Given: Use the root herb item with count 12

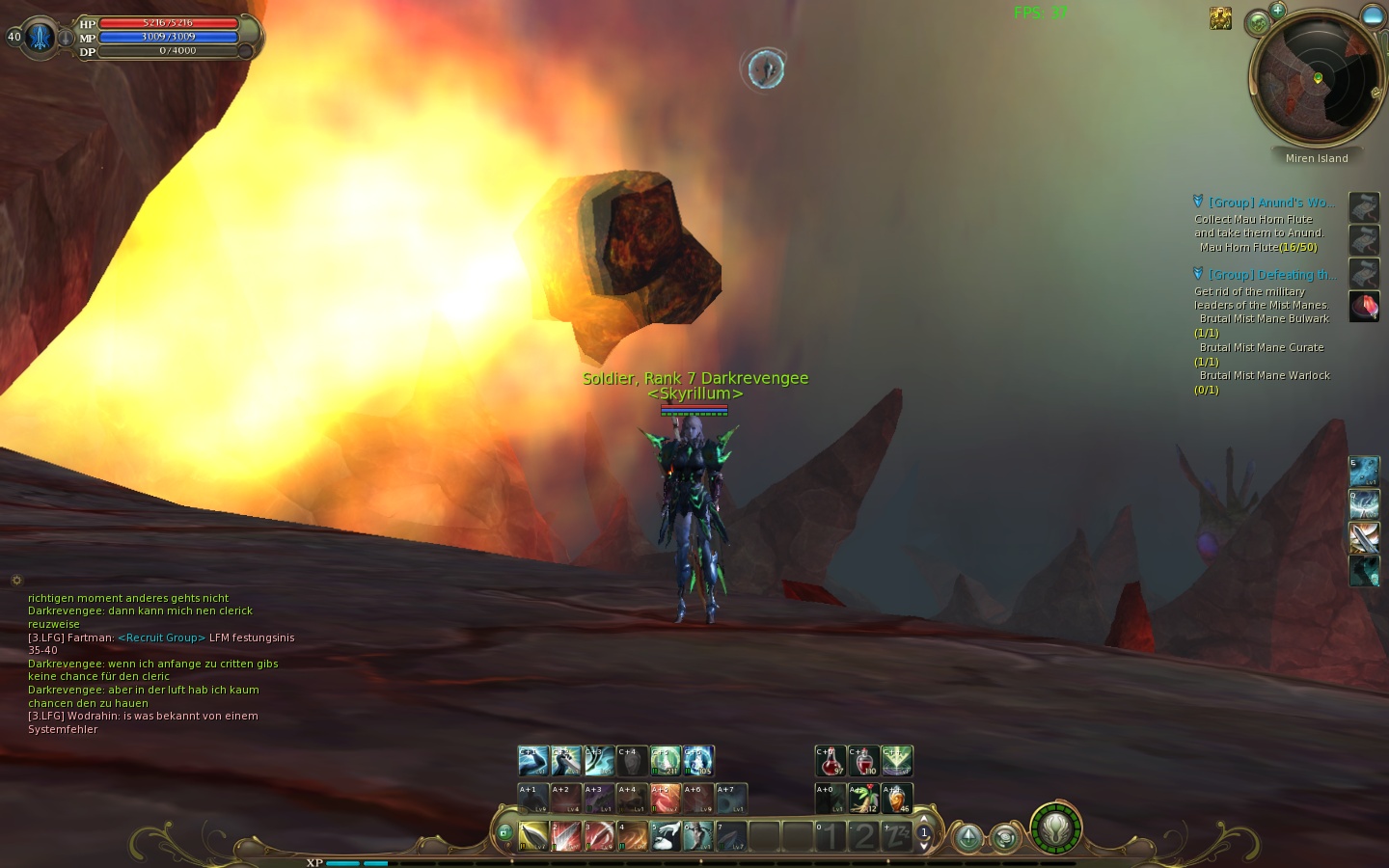Looking at the screenshot, I should 863,799.
